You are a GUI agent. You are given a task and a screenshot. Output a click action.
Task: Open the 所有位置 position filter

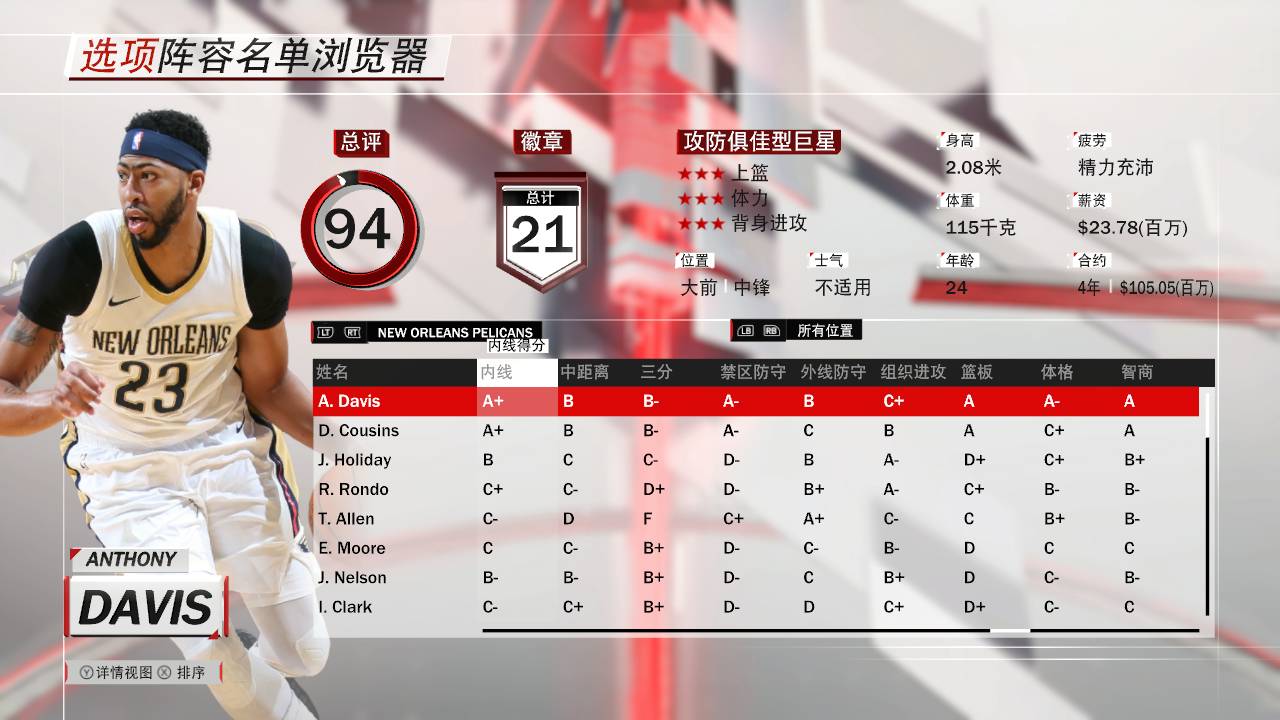[x=825, y=330]
